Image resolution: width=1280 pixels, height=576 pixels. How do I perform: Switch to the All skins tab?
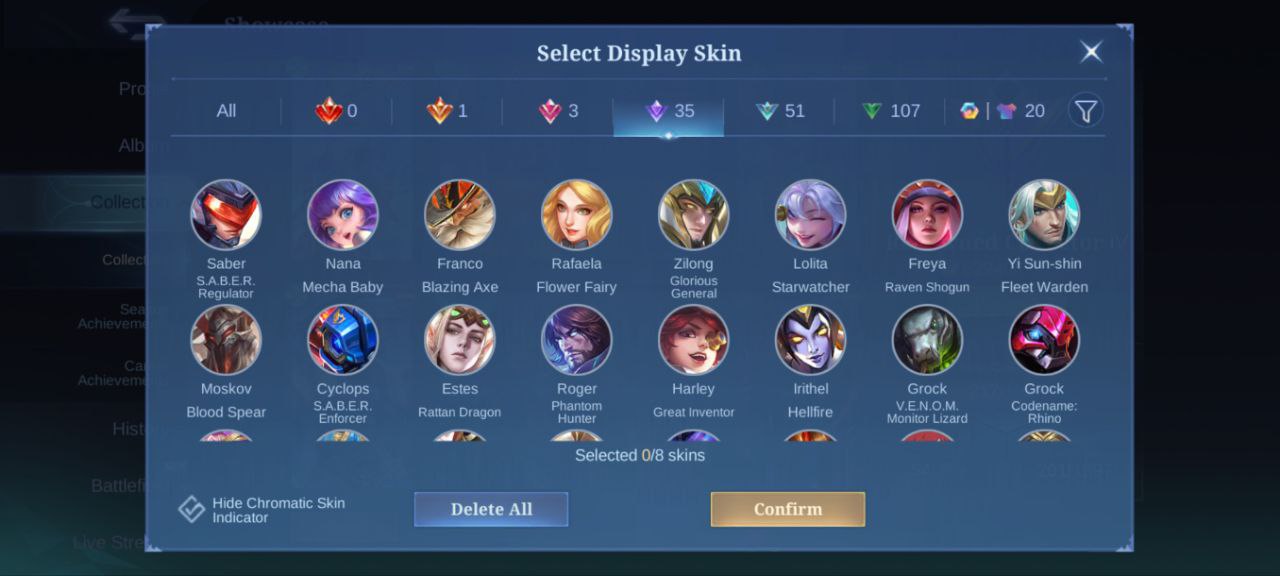click(x=226, y=111)
